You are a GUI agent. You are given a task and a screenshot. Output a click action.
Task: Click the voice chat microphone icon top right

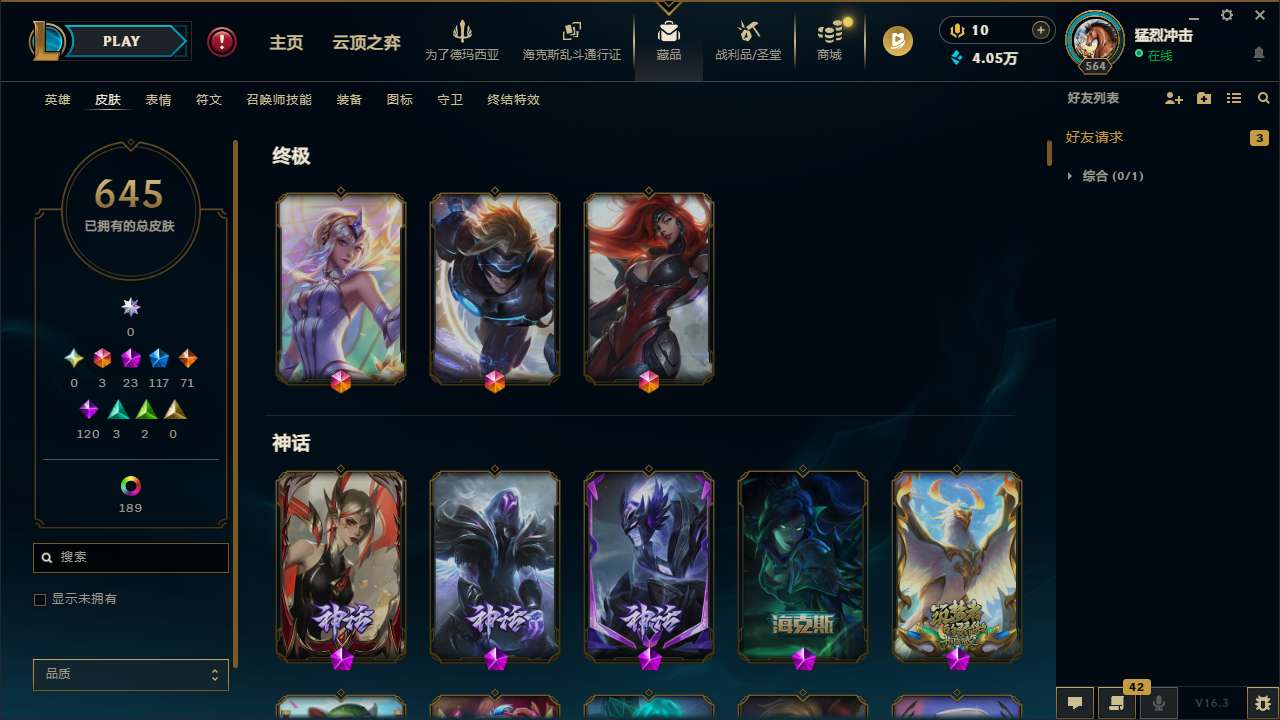(x=956, y=30)
